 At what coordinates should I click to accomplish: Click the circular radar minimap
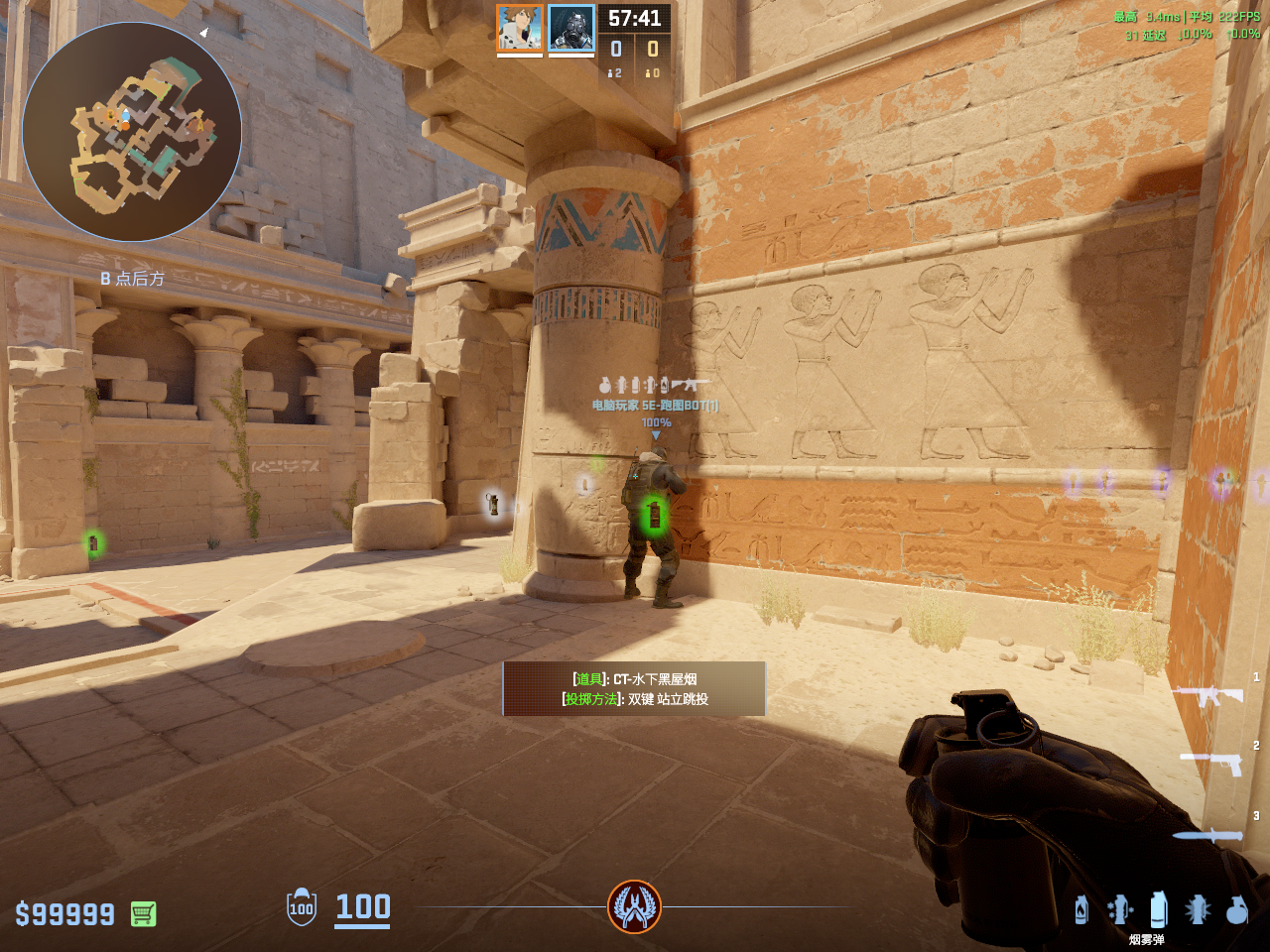[x=132, y=132]
